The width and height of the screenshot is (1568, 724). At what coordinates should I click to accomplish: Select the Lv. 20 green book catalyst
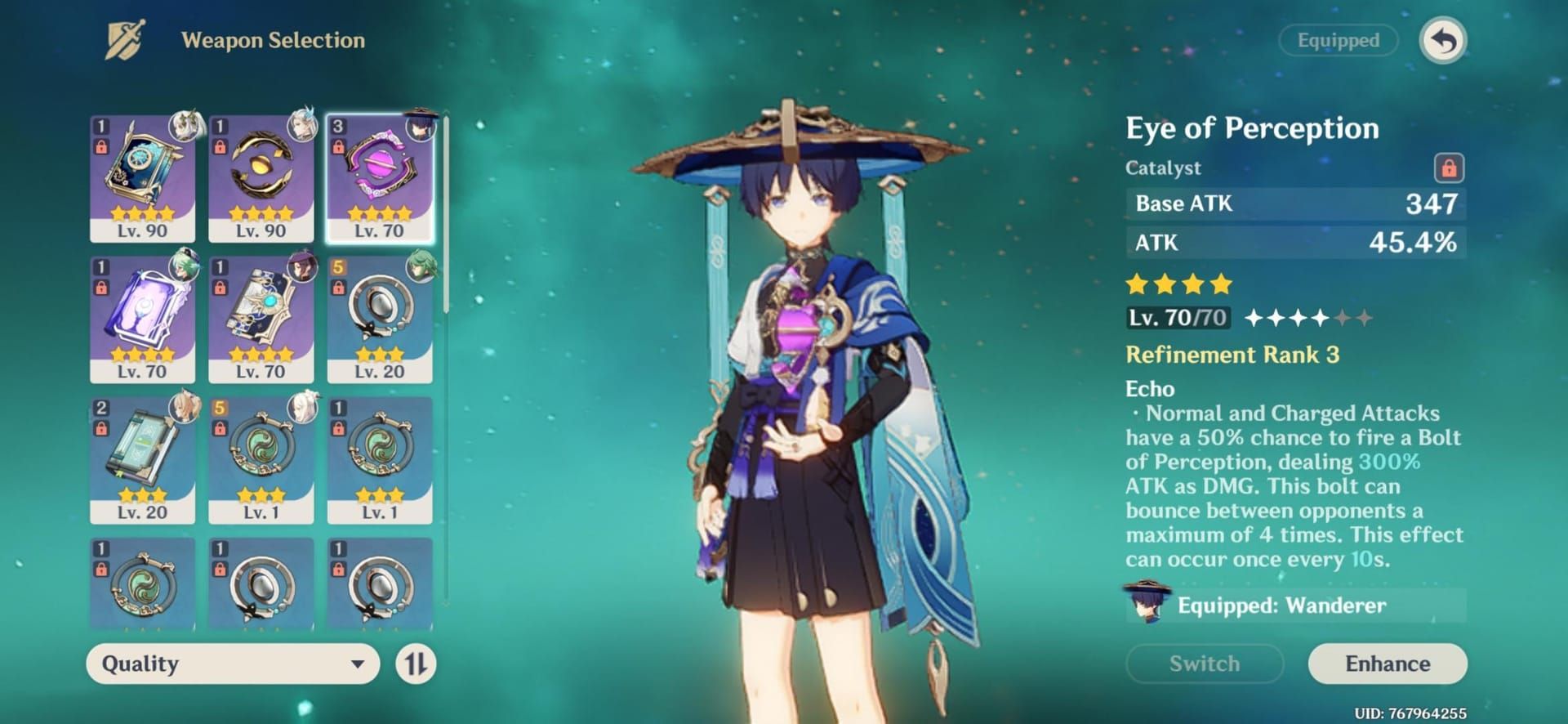[142, 459]
